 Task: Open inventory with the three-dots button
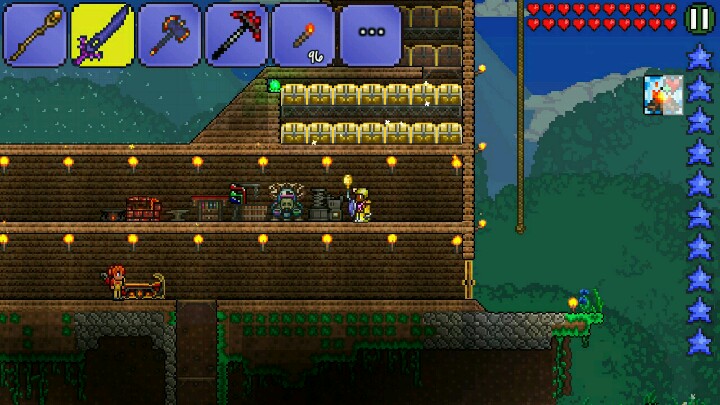[x=370, y=33]
